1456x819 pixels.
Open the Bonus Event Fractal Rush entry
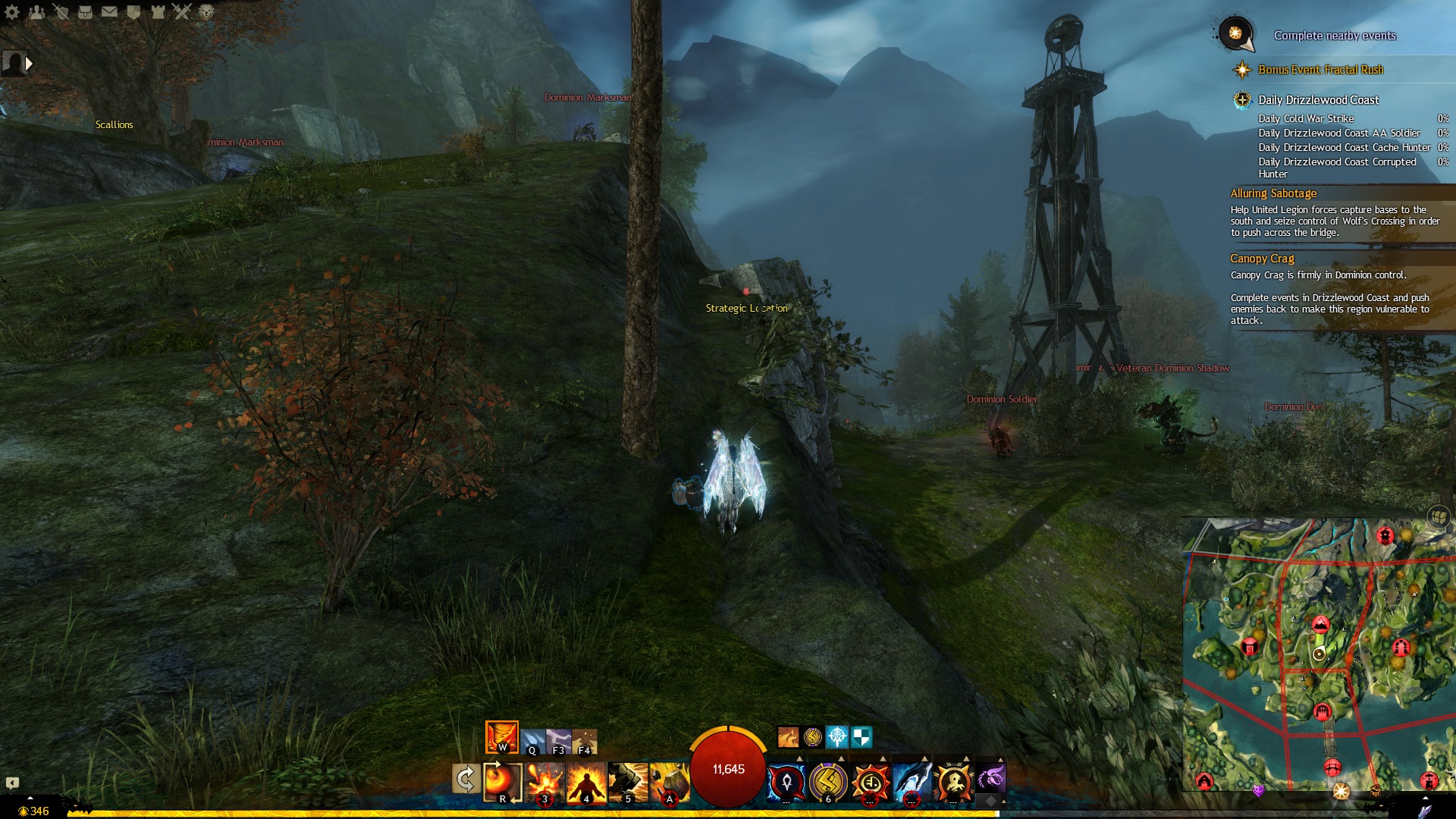pyautogui.click(x=1320, y=70)
